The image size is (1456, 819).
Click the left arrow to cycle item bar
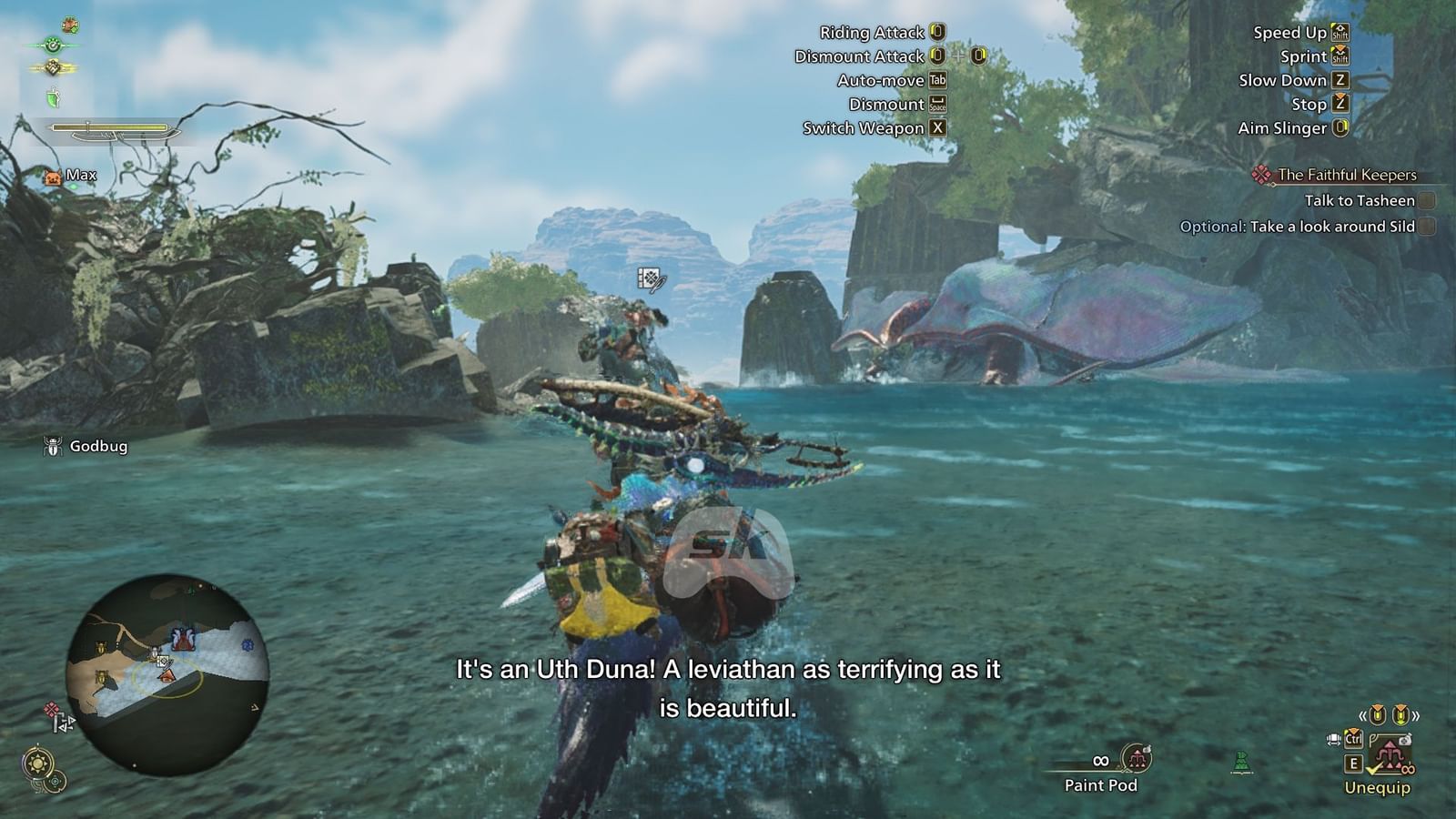pyautogui.click(x=1363, y=715)
